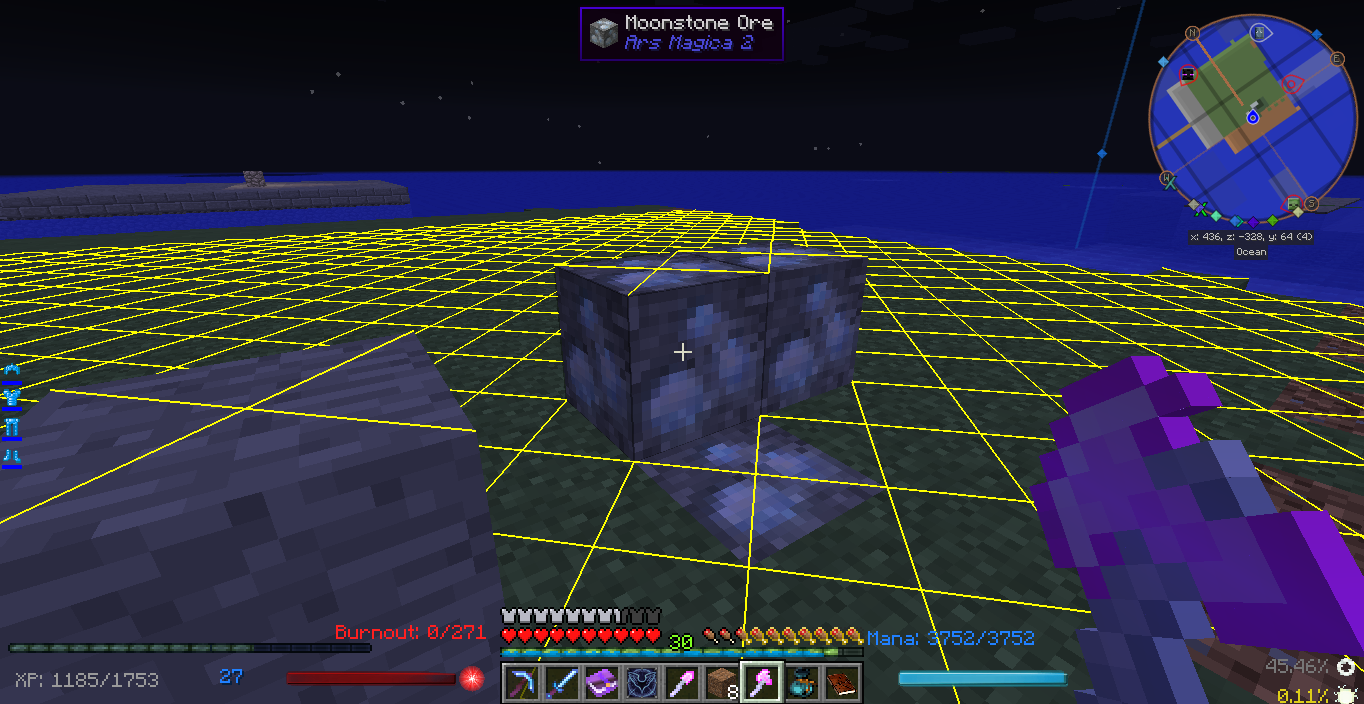Click the enderman marker on the minimap
The image size is (1364, 704).
click(1188, 75)
